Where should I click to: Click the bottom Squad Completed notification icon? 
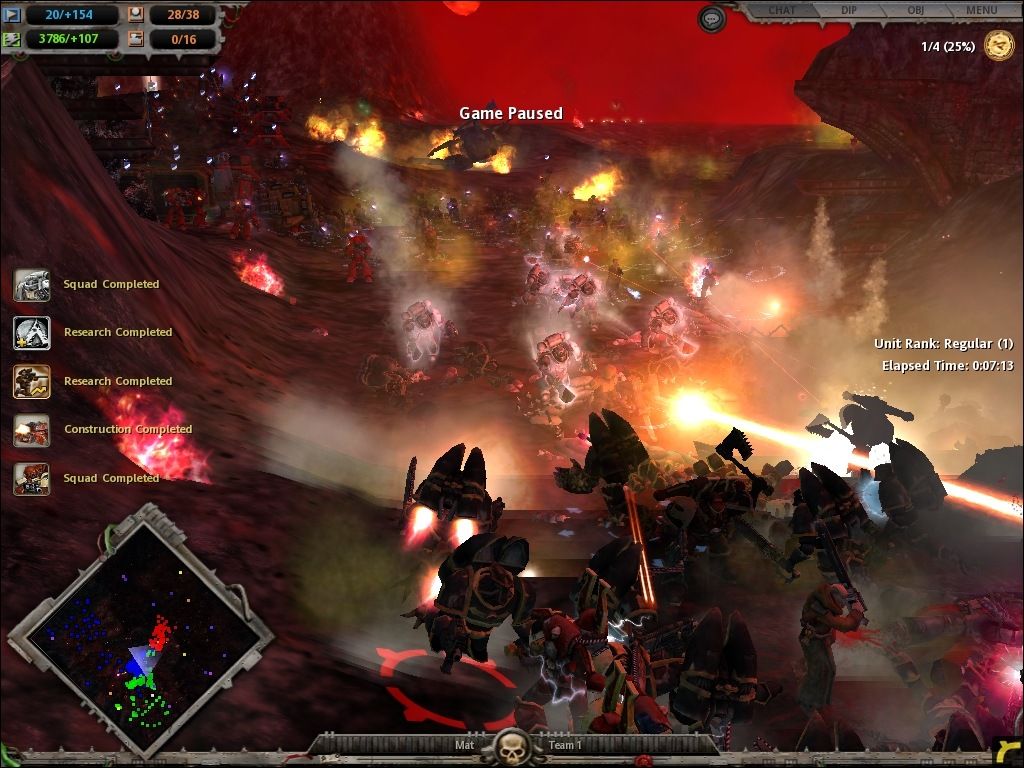point(31,478)
